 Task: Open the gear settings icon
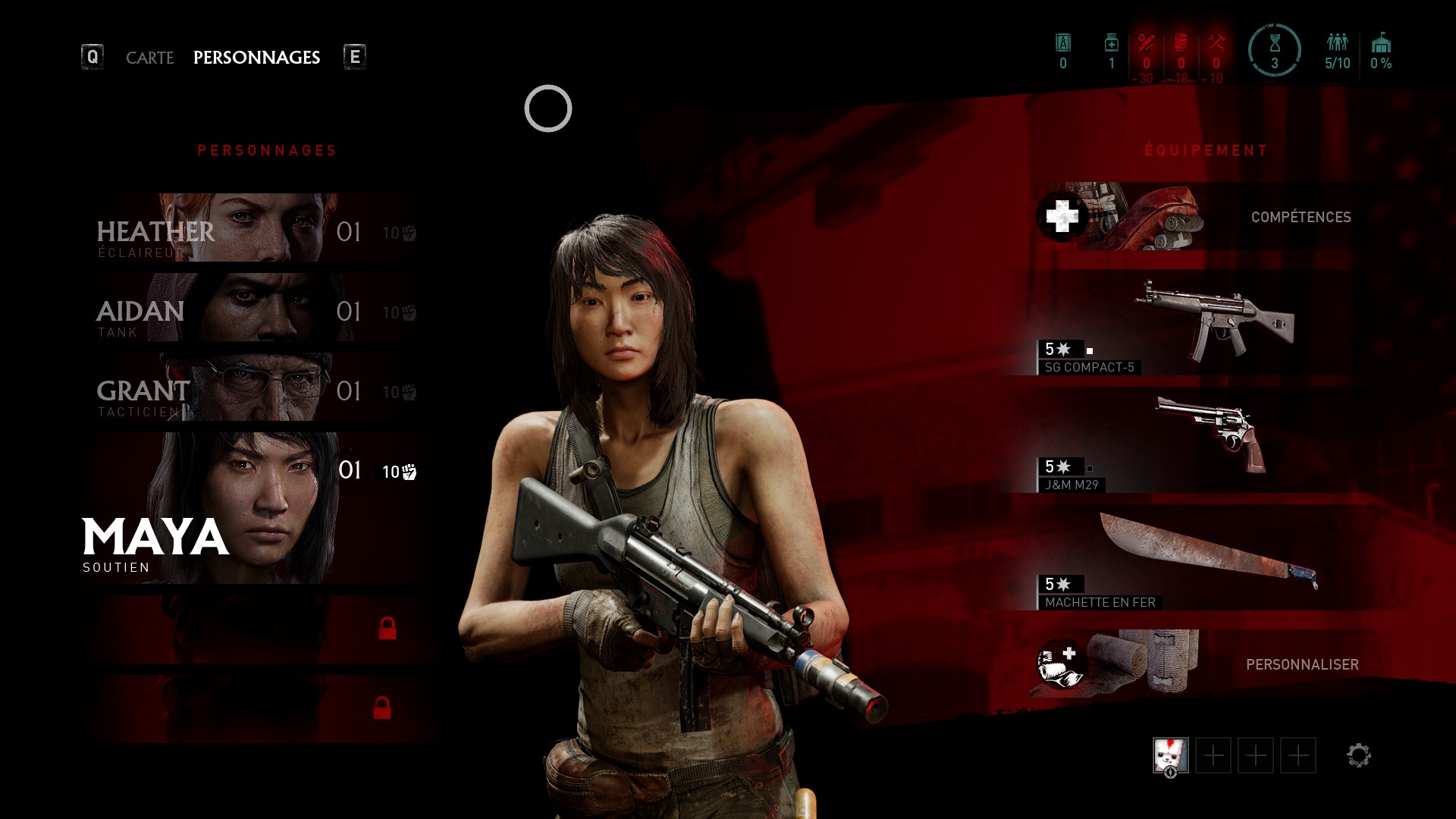click(1358, 755)
